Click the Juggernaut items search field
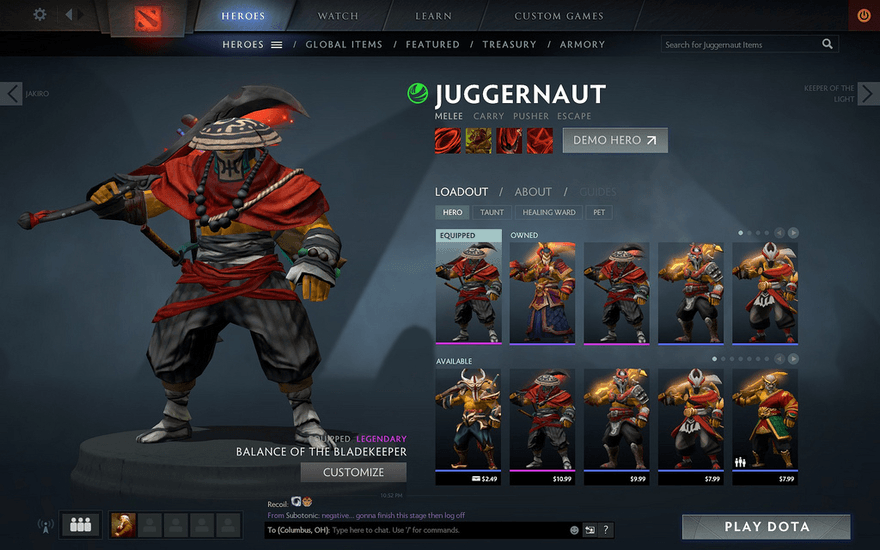 (x=741, y=44)
